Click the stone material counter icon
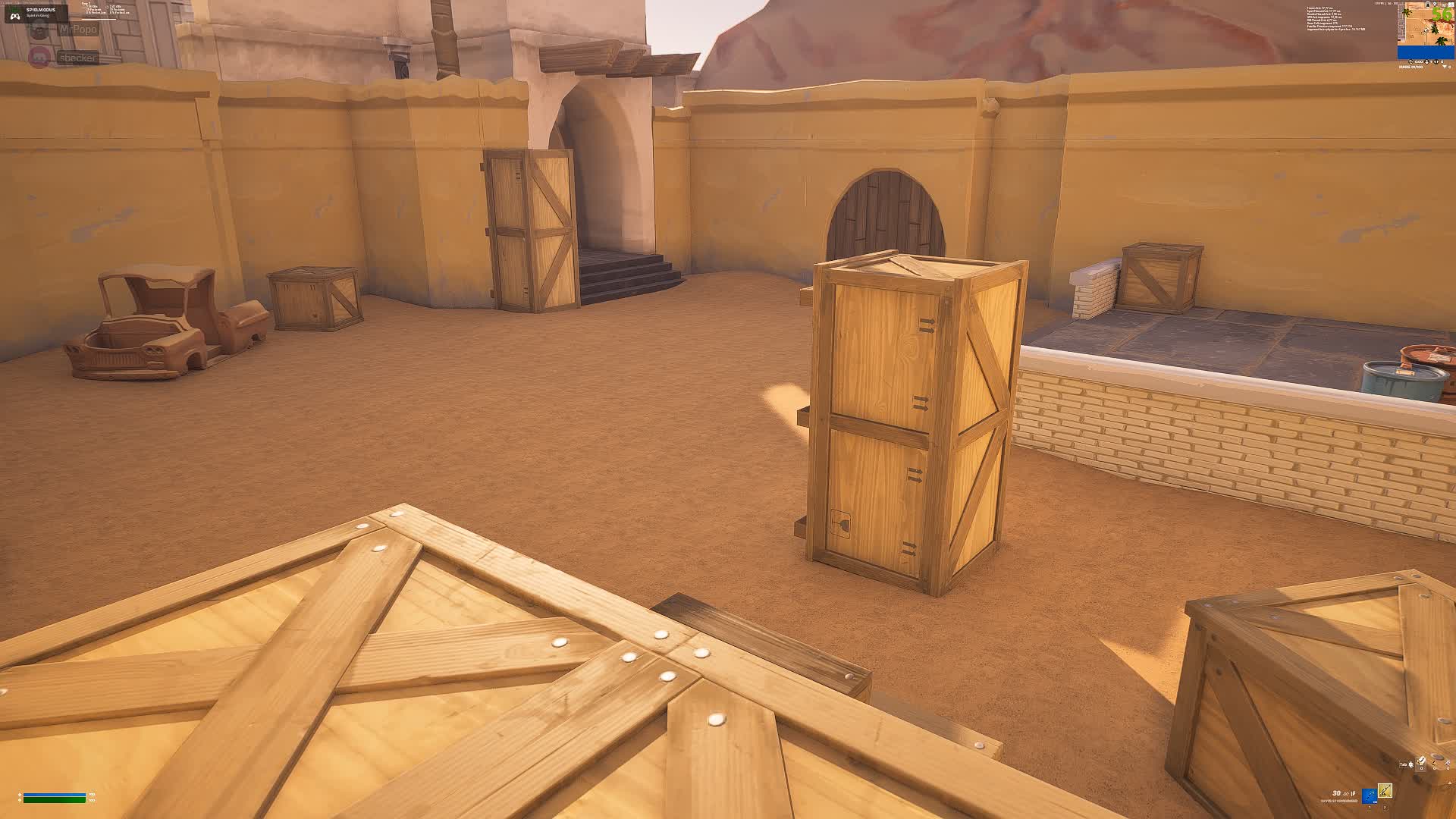Image resolution: width=1456 pixels, height=819 pixels. click(x=1433, y=763)
